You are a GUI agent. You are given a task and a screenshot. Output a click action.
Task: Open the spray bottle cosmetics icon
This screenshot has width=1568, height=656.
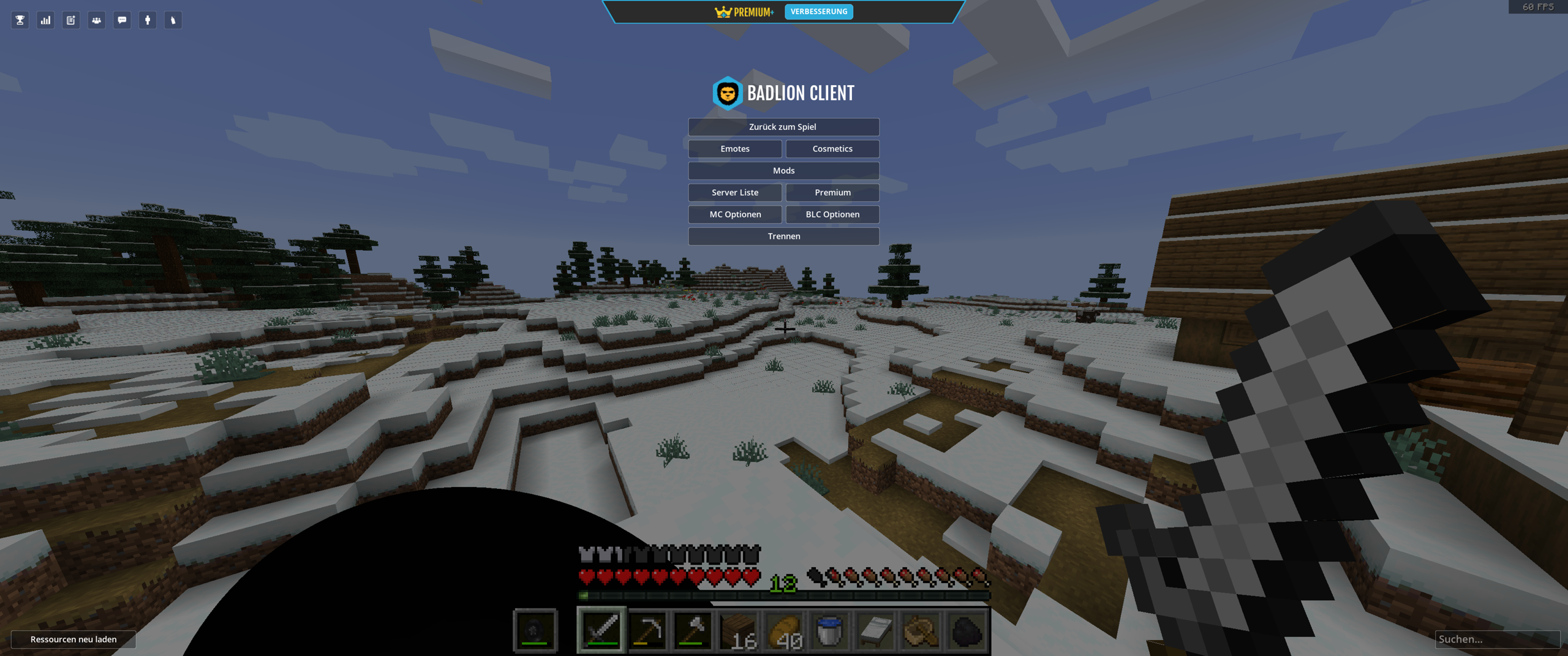point(173,20)
